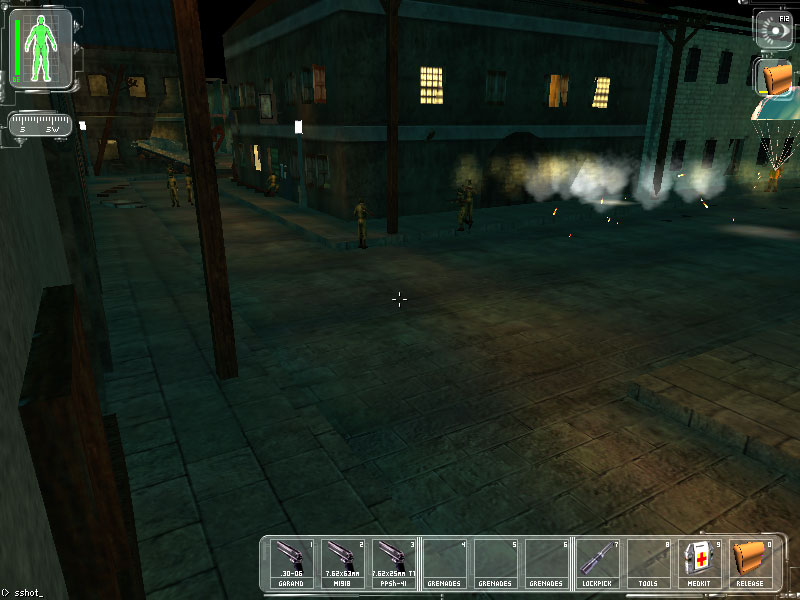This screenshot has width=800, height=600.
Task: Choose the Lockpick slot
Action: coord(597,562)
